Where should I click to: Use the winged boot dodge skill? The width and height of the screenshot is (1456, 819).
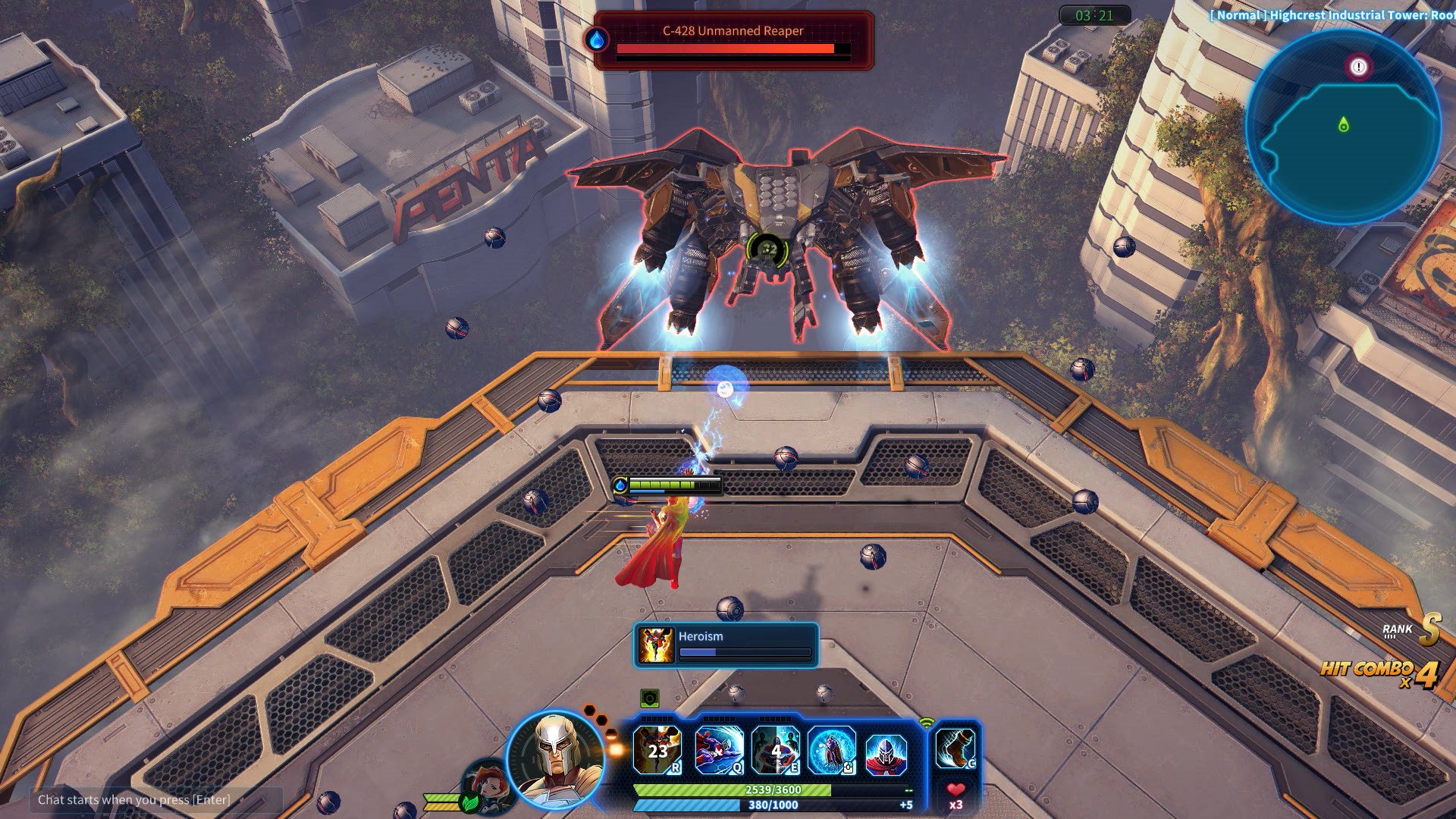pos(955,748)
